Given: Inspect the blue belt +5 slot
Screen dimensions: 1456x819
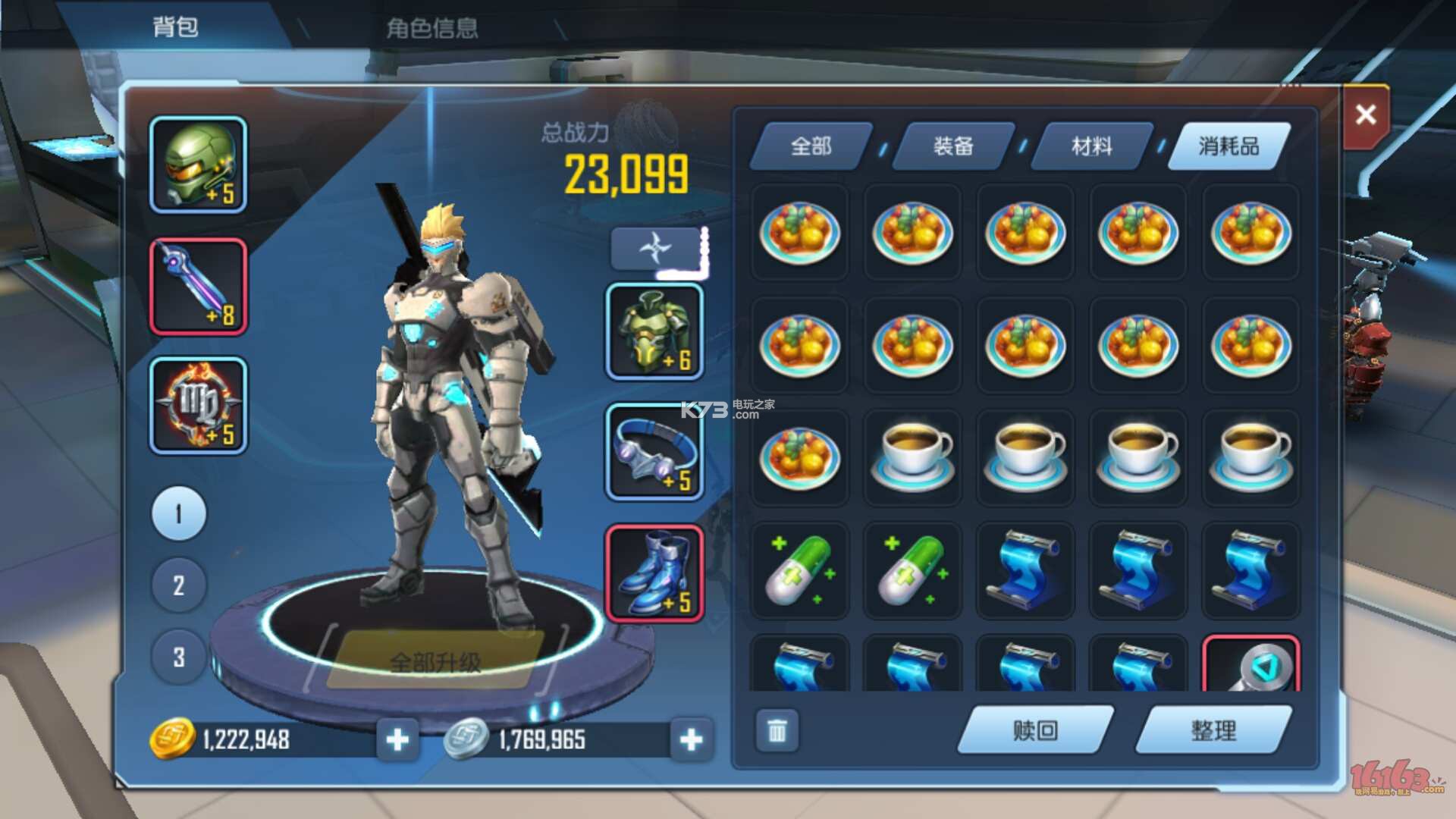Looking at the screenshot, I should 654,452.
